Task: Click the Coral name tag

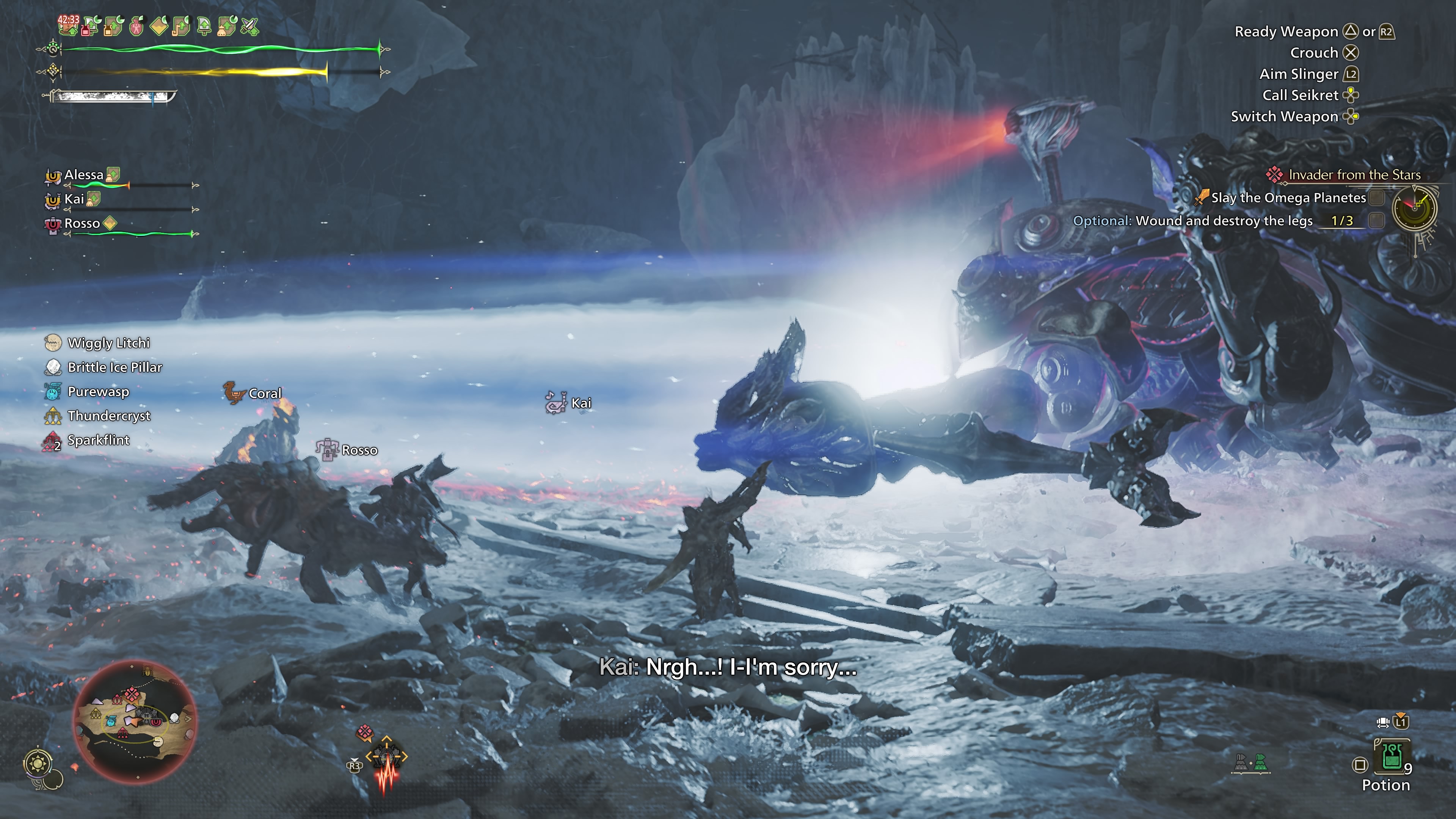Action: coord(265,394)
